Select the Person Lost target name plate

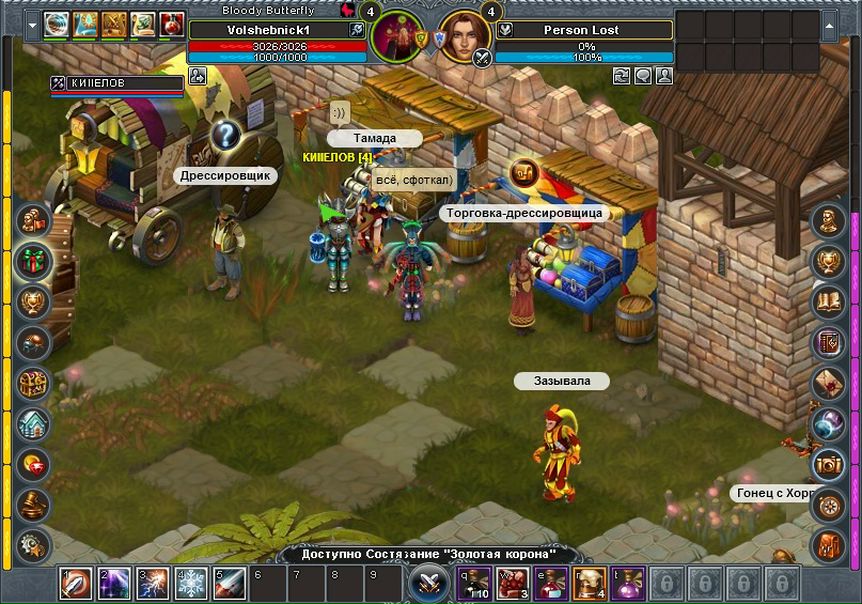tap(580, 30)
